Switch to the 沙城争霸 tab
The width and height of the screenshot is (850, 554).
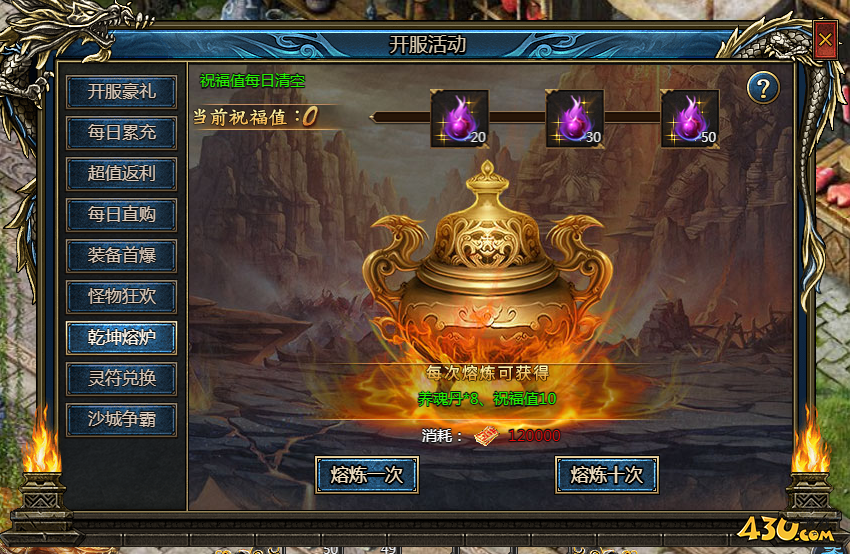point(121,419)
